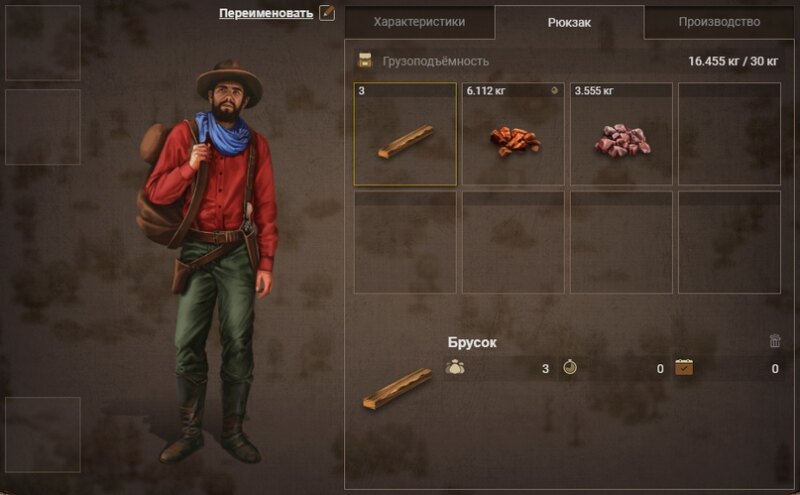
Task: Open the Производство tab
Action: tap(718, 21)
